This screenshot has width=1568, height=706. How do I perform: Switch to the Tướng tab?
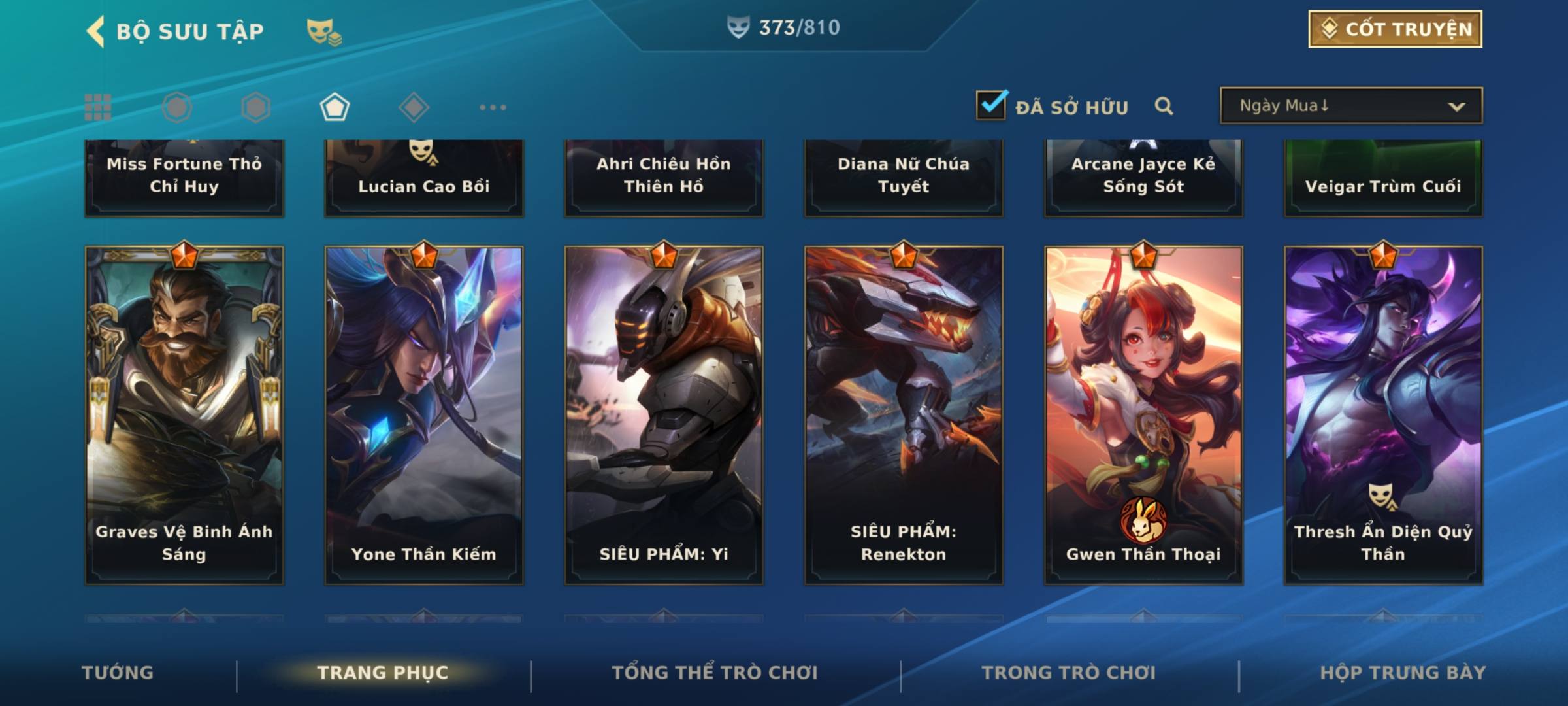(x=118, y=673)
